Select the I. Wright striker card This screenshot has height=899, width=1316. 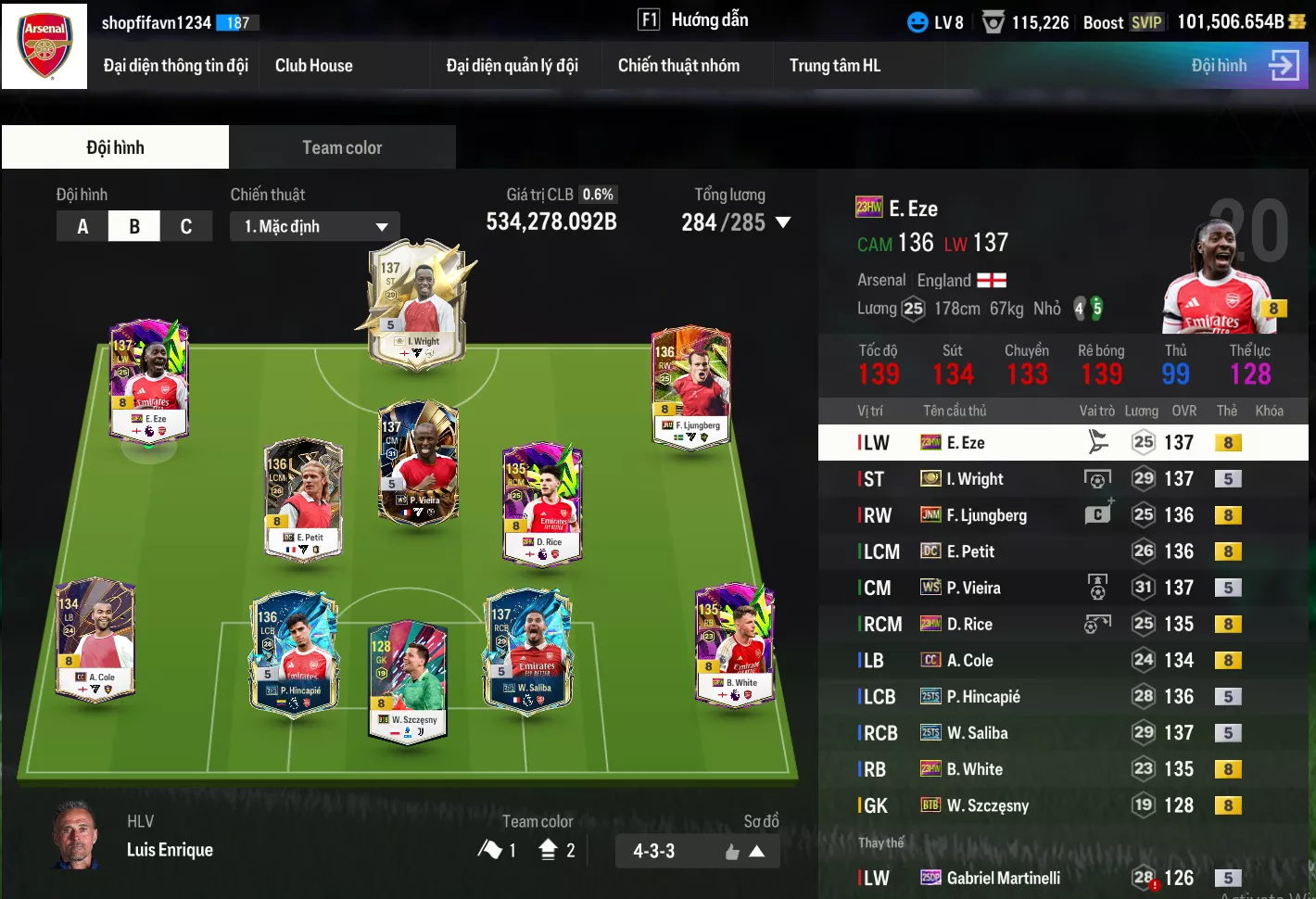pyautogui.click(x=418, y=306)
